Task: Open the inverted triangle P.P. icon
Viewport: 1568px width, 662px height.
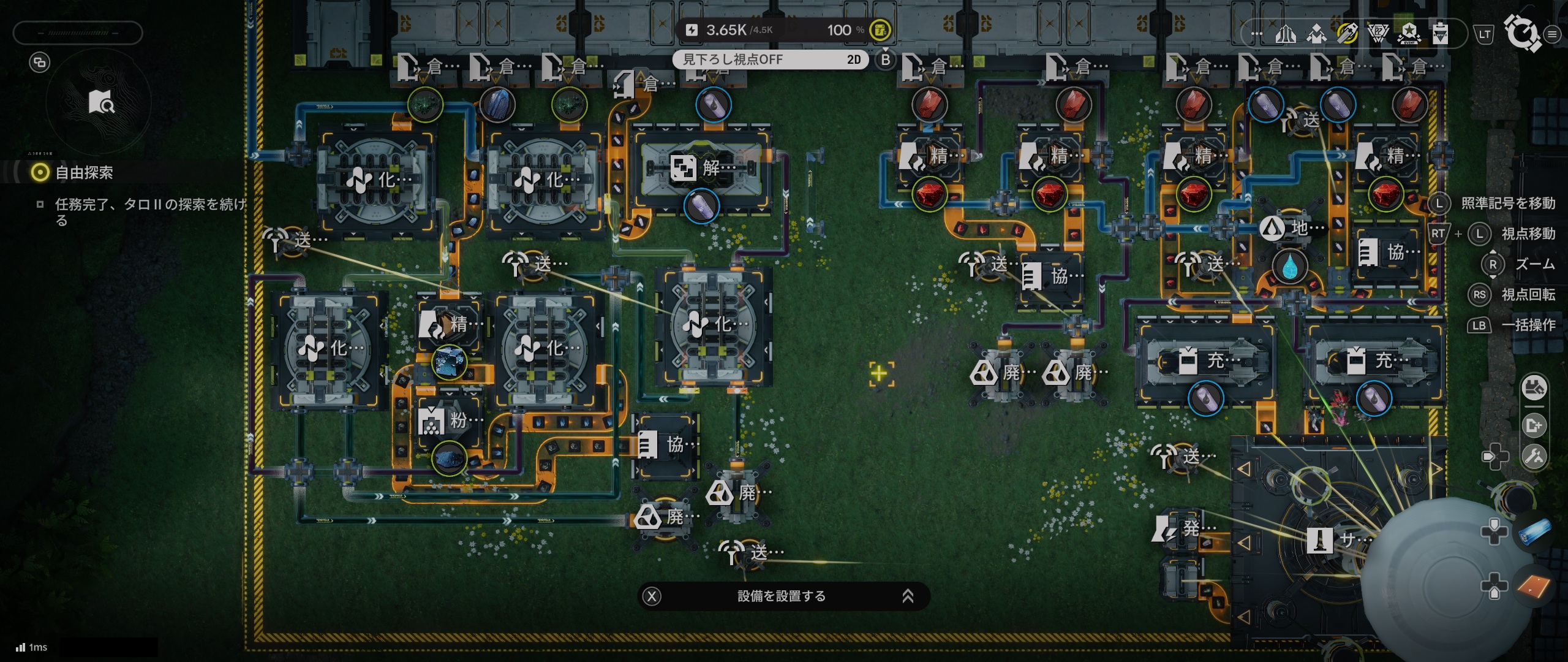Action: click(x=1378, y=34)
